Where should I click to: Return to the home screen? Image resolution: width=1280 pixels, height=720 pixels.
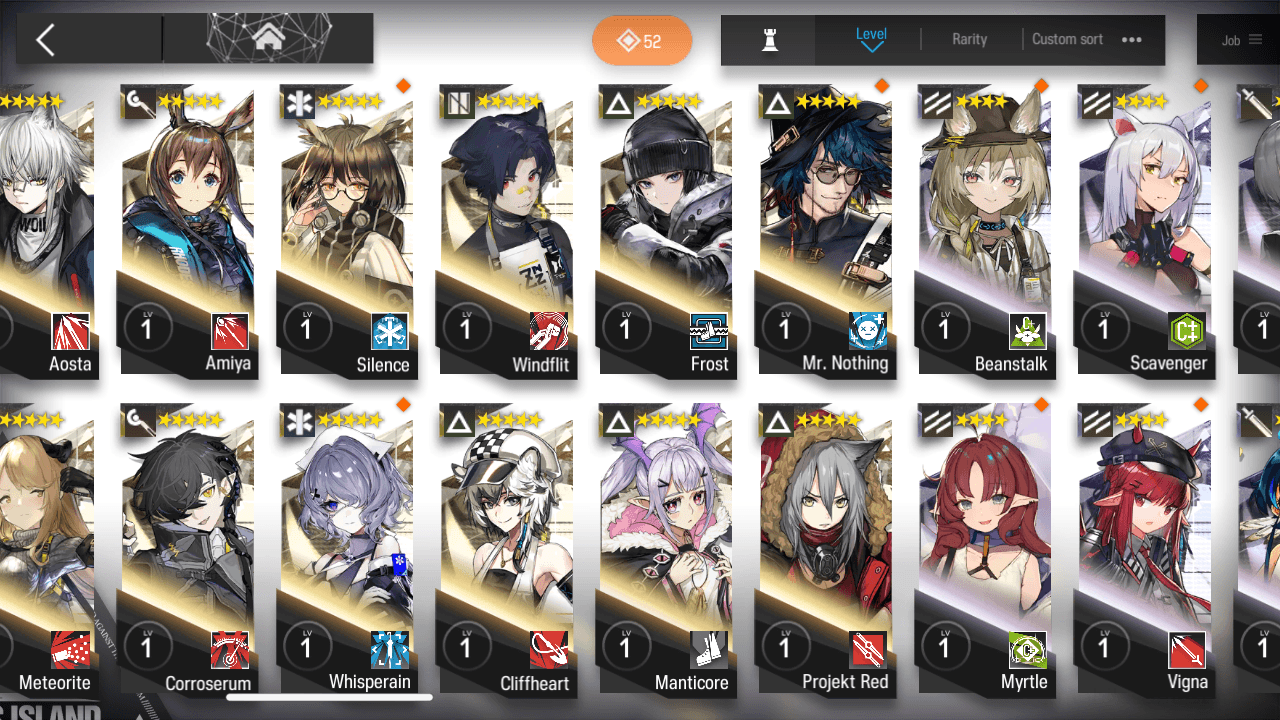click(x=267, y=39)
